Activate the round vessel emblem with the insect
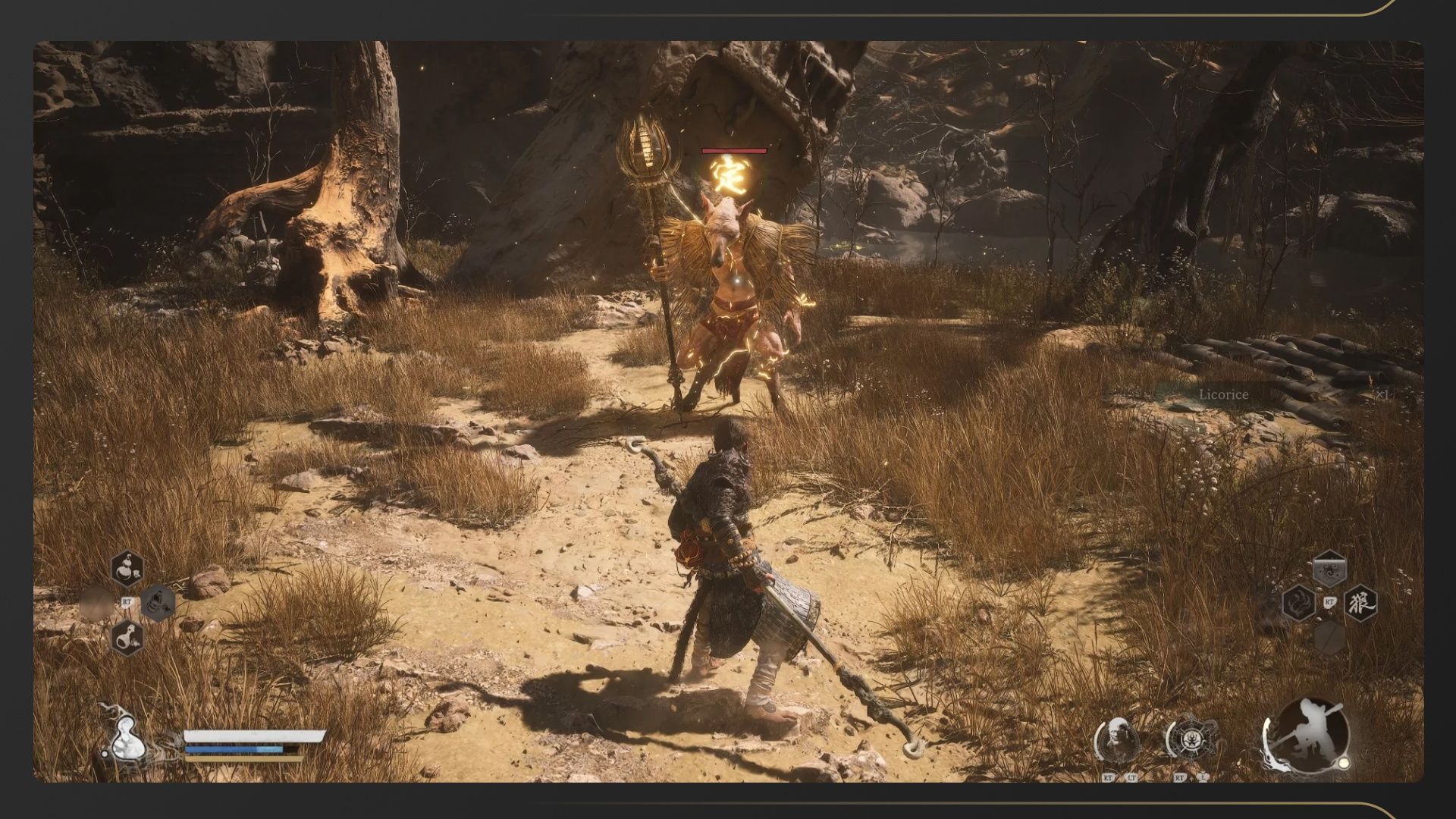 [x=1191, y=739]
